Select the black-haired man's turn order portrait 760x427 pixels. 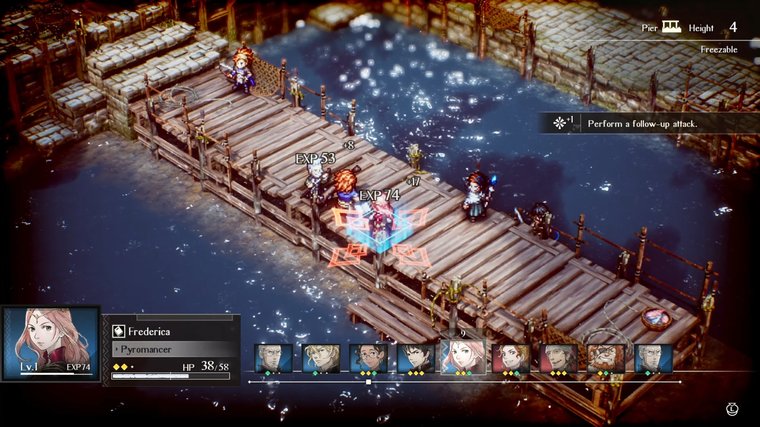[416, 358]
